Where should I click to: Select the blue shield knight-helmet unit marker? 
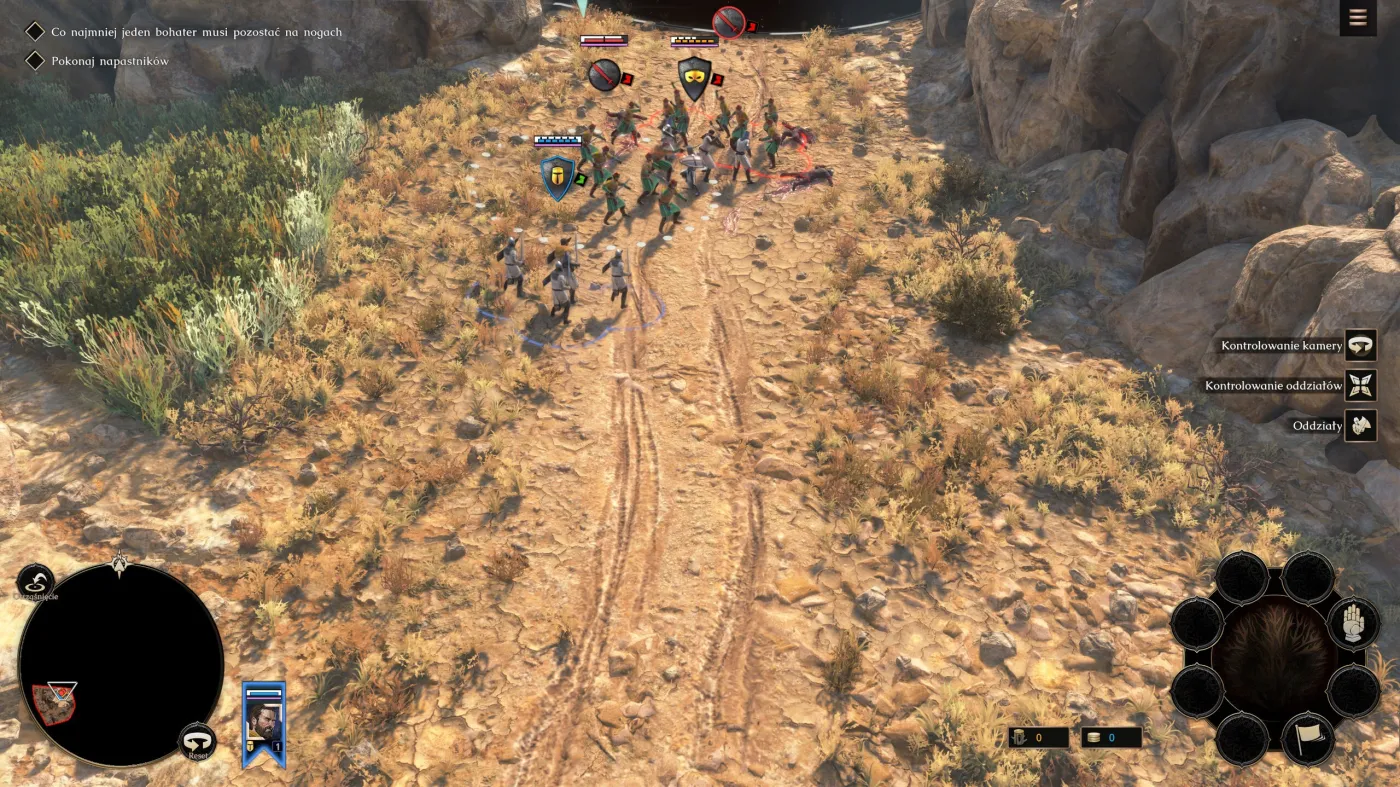tap(557, 178)
